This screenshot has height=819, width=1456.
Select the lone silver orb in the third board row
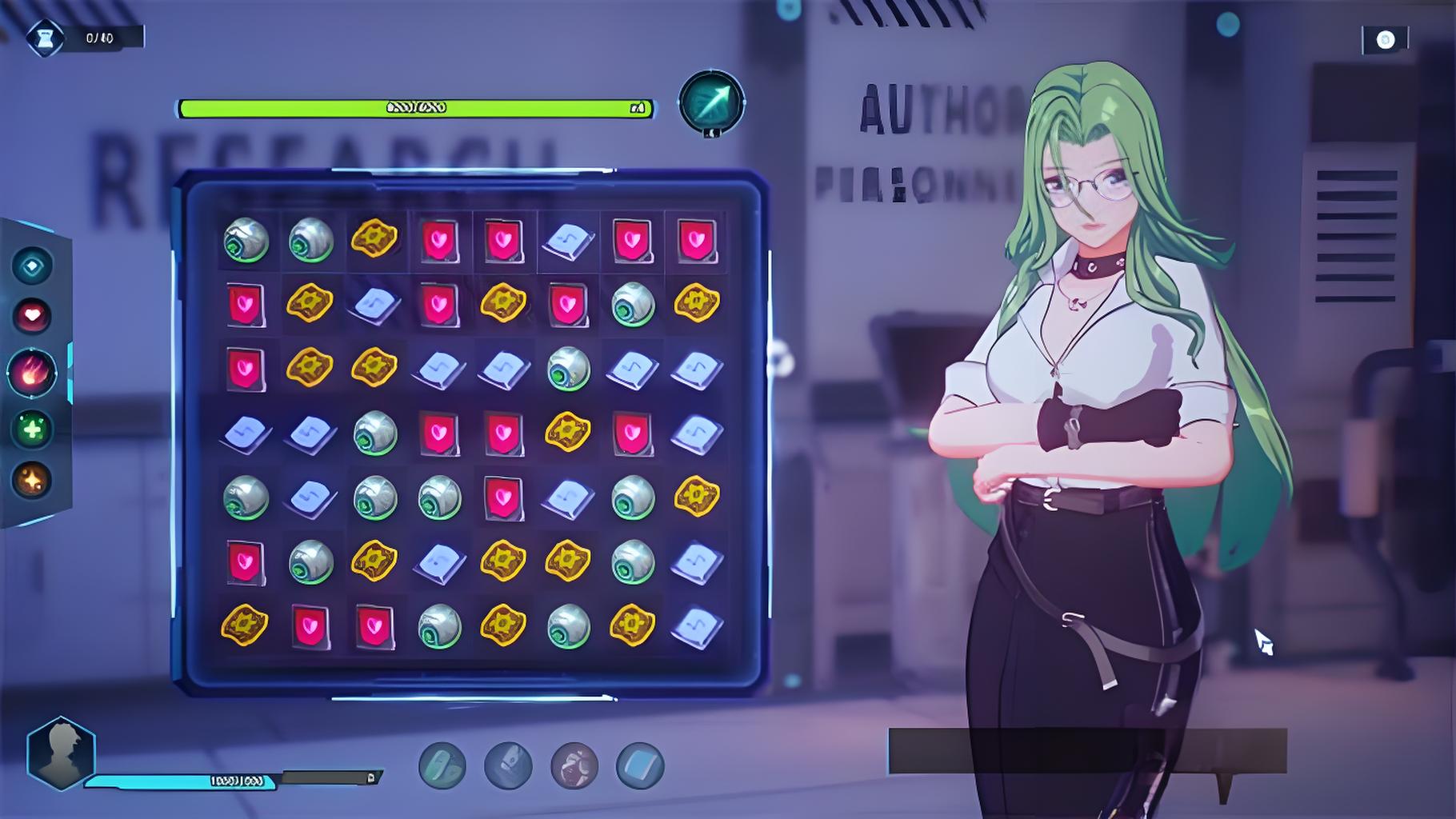[568, 369]
